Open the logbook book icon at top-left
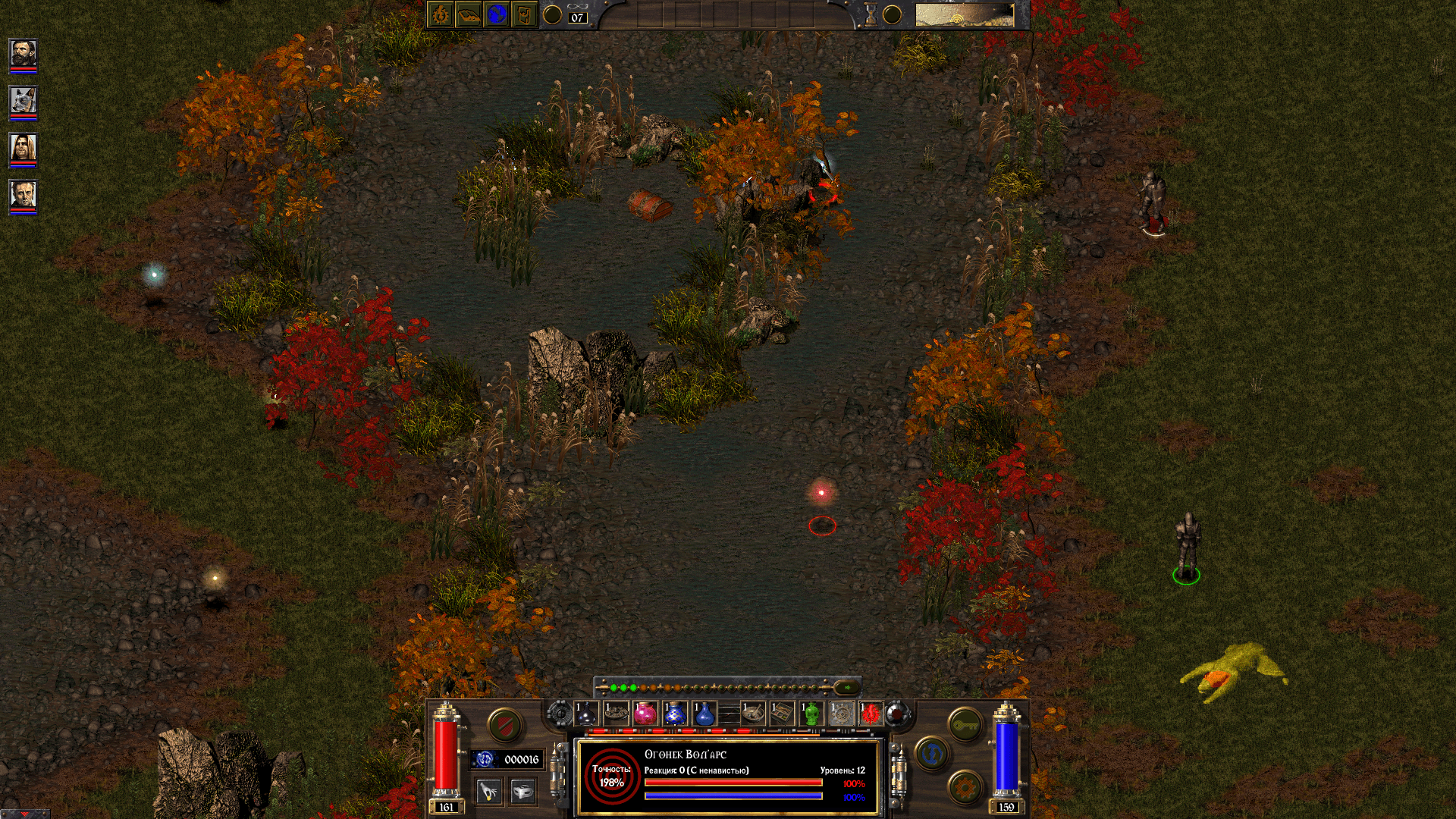1456x819 pixels. 468,15
